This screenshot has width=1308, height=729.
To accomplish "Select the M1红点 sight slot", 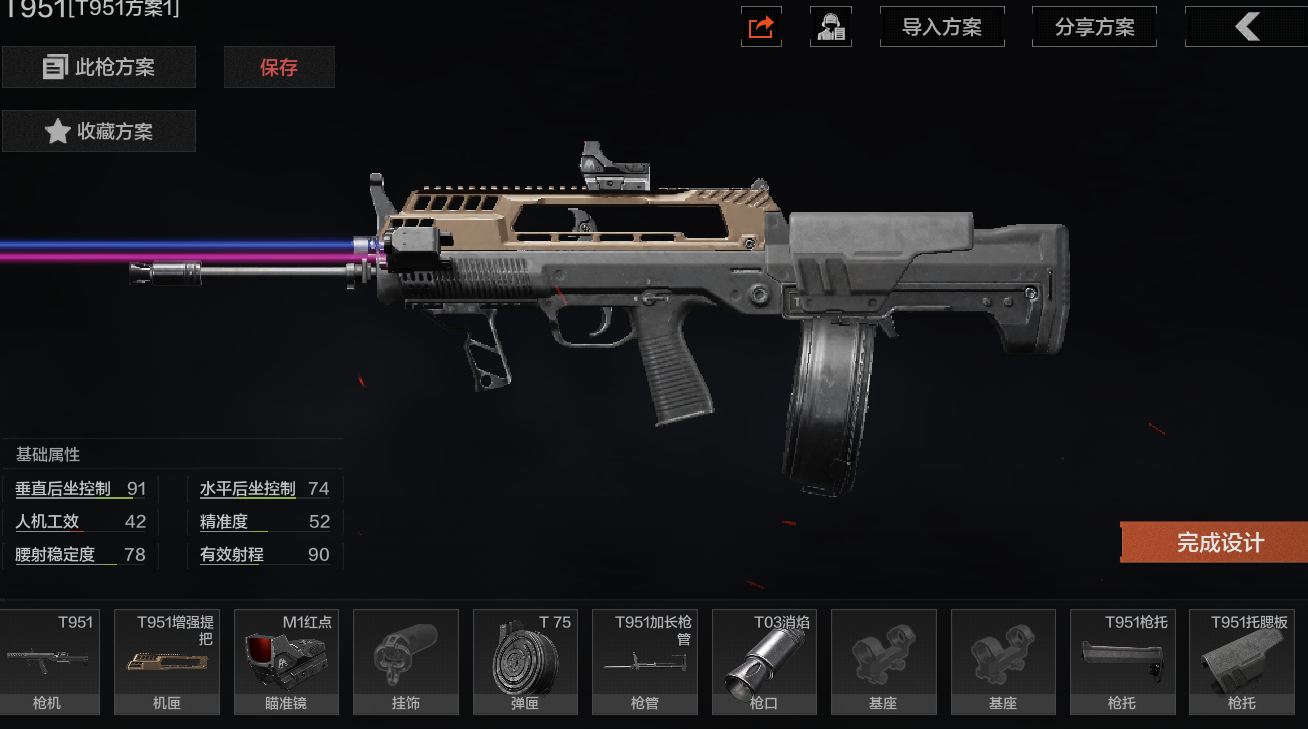I will pyautogui.click(x=286, y=661).
